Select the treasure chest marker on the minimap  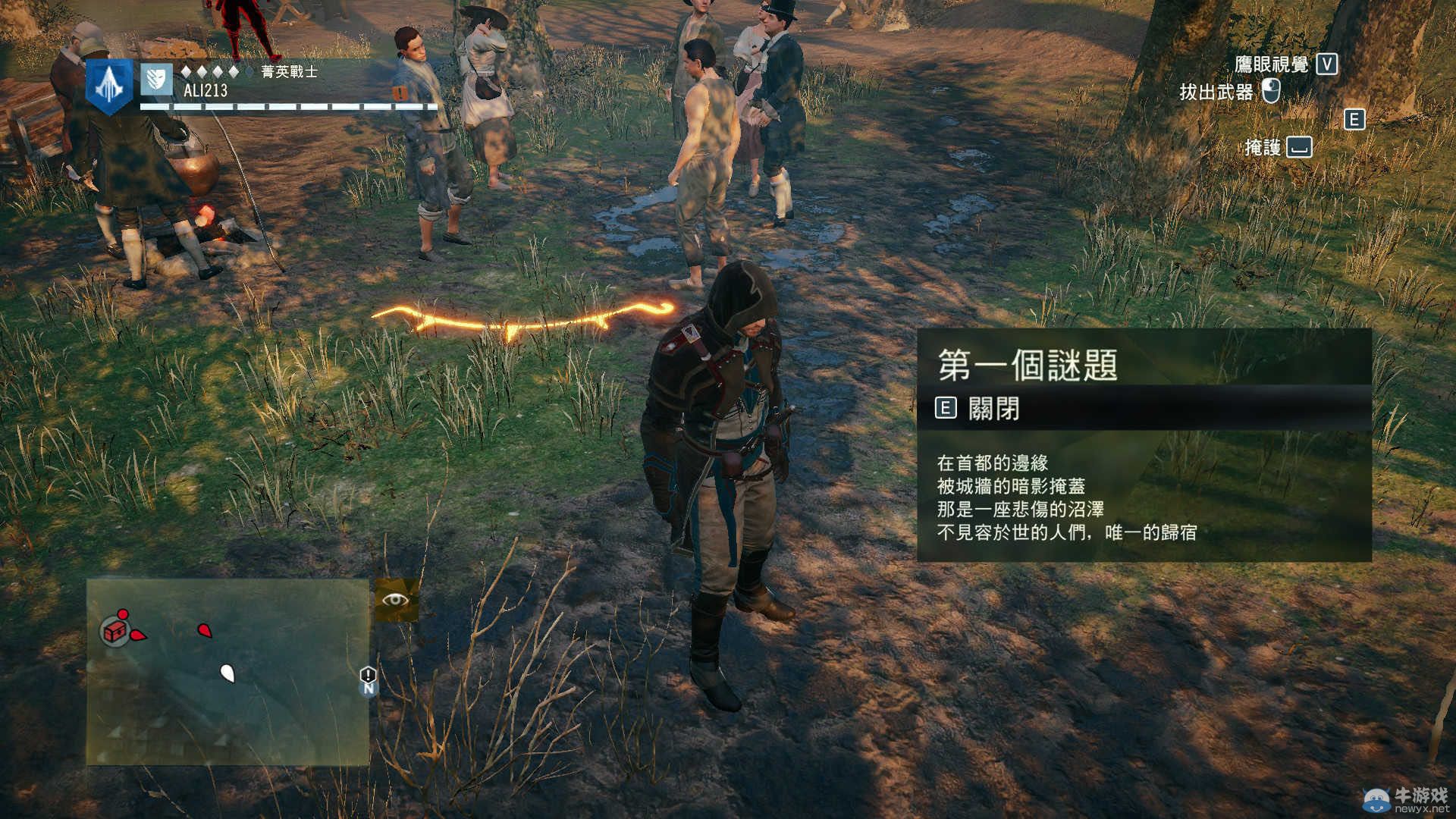[115, 631]
